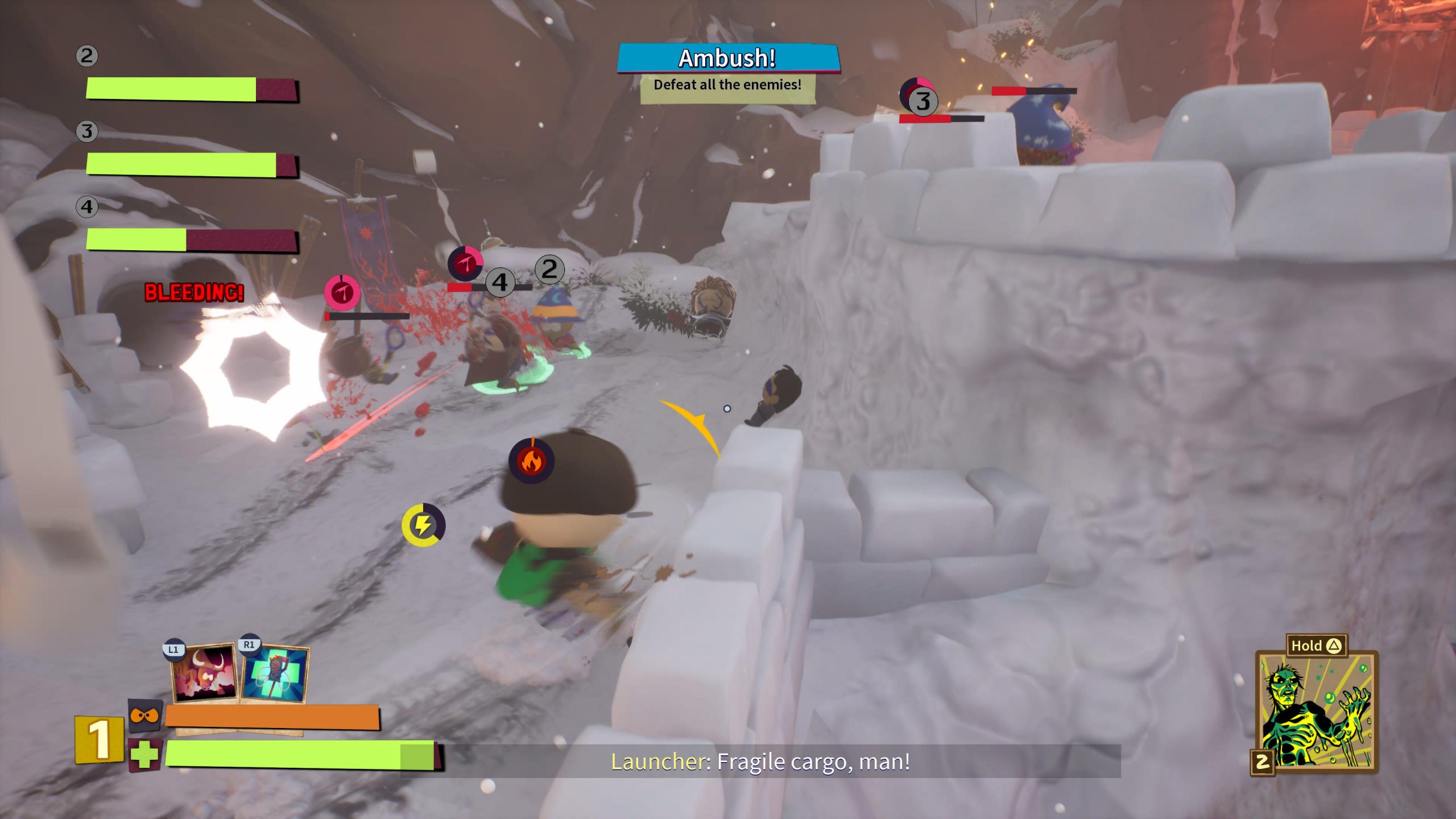This screenshot has height=819, width=1456.
Task: Select the orange angry eyes meter icon
Action: 144,715
